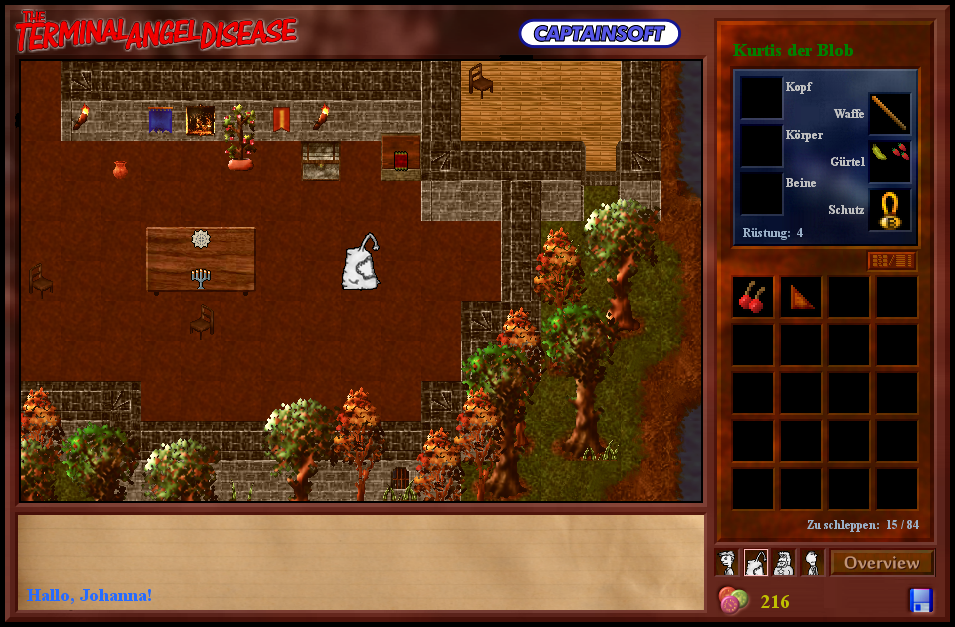Screen dimensions: 955x627
Task: Click the empty Beine equipment slot
Action: (x=761, y=194)
